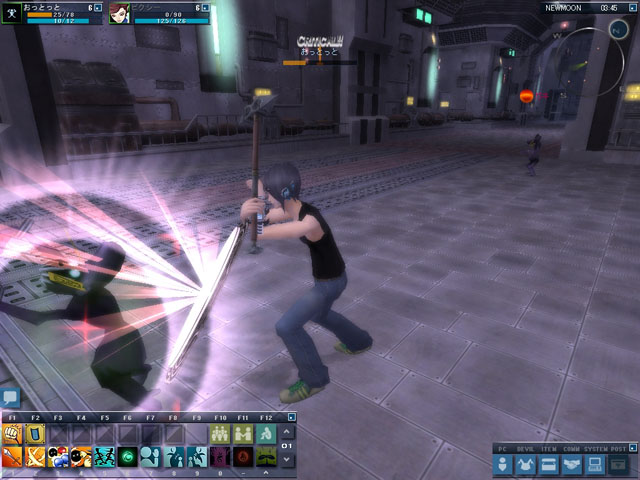The image size is (640, 480).
Task: Click the sitting figure rest icon
Action: point(266,434)
